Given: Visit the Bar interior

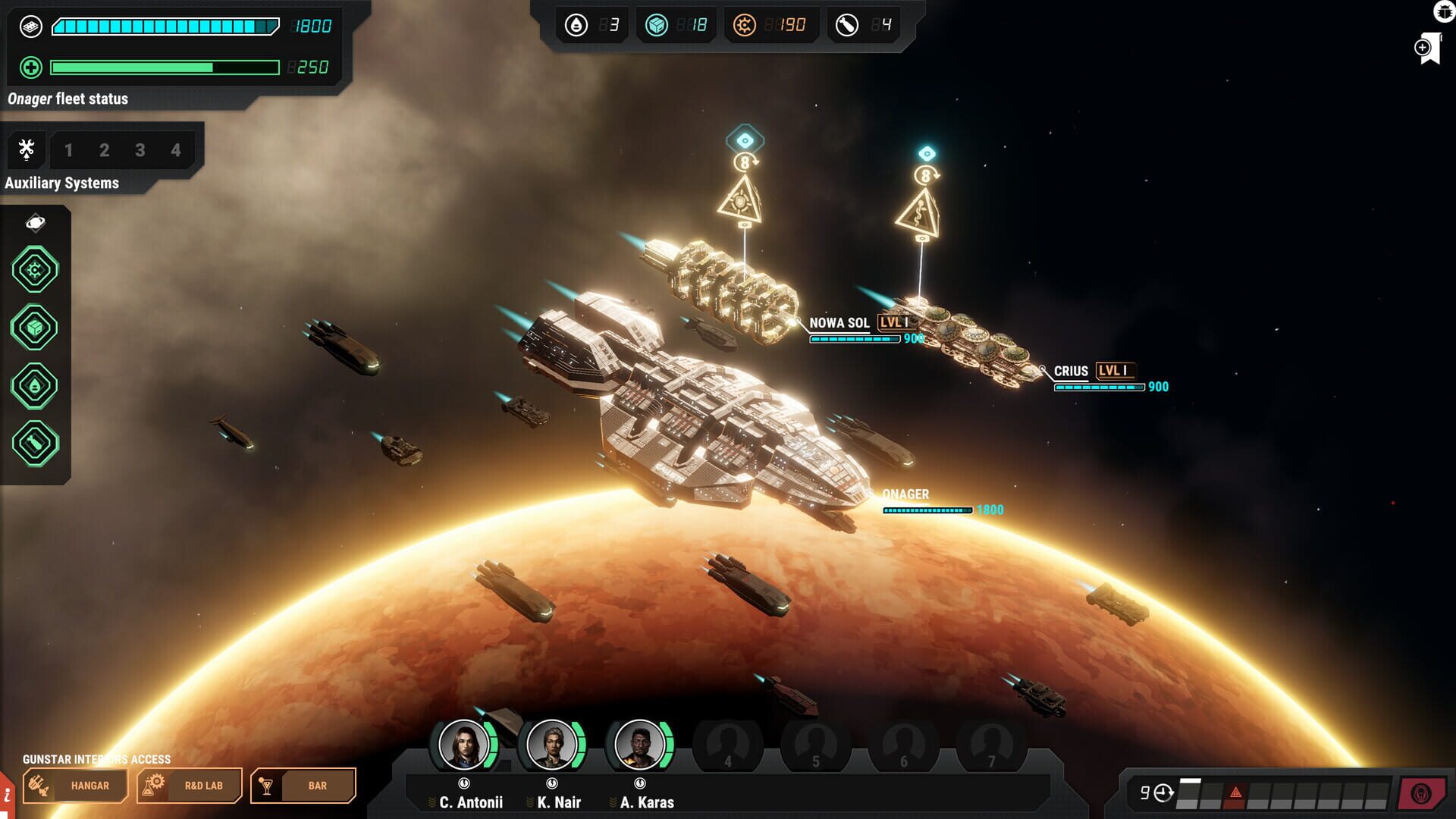Looking at the screenshot, I should tap(303, 786).
